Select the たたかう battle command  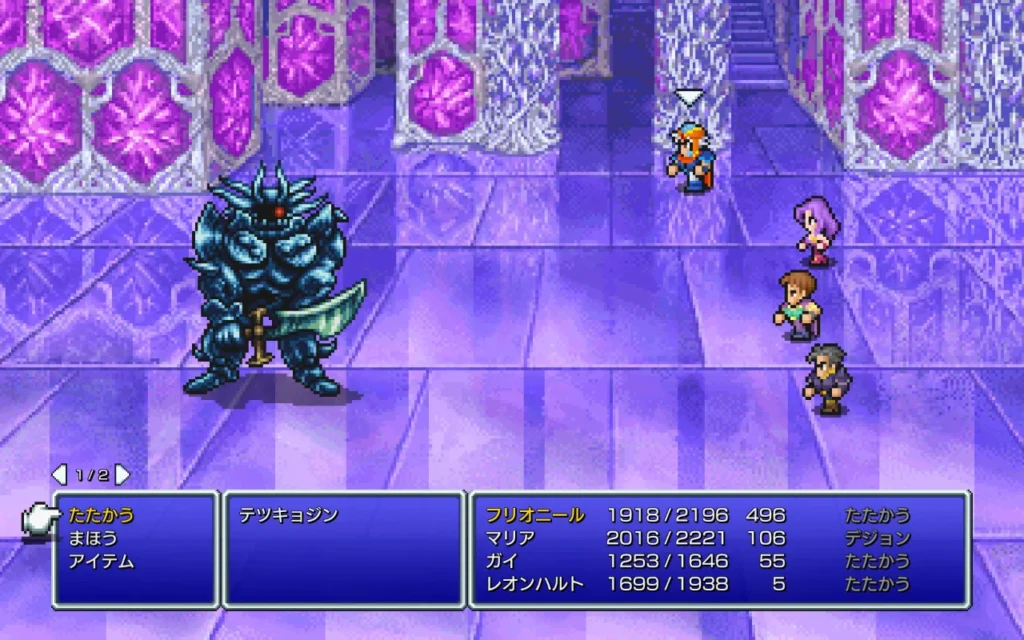[101, 516]
